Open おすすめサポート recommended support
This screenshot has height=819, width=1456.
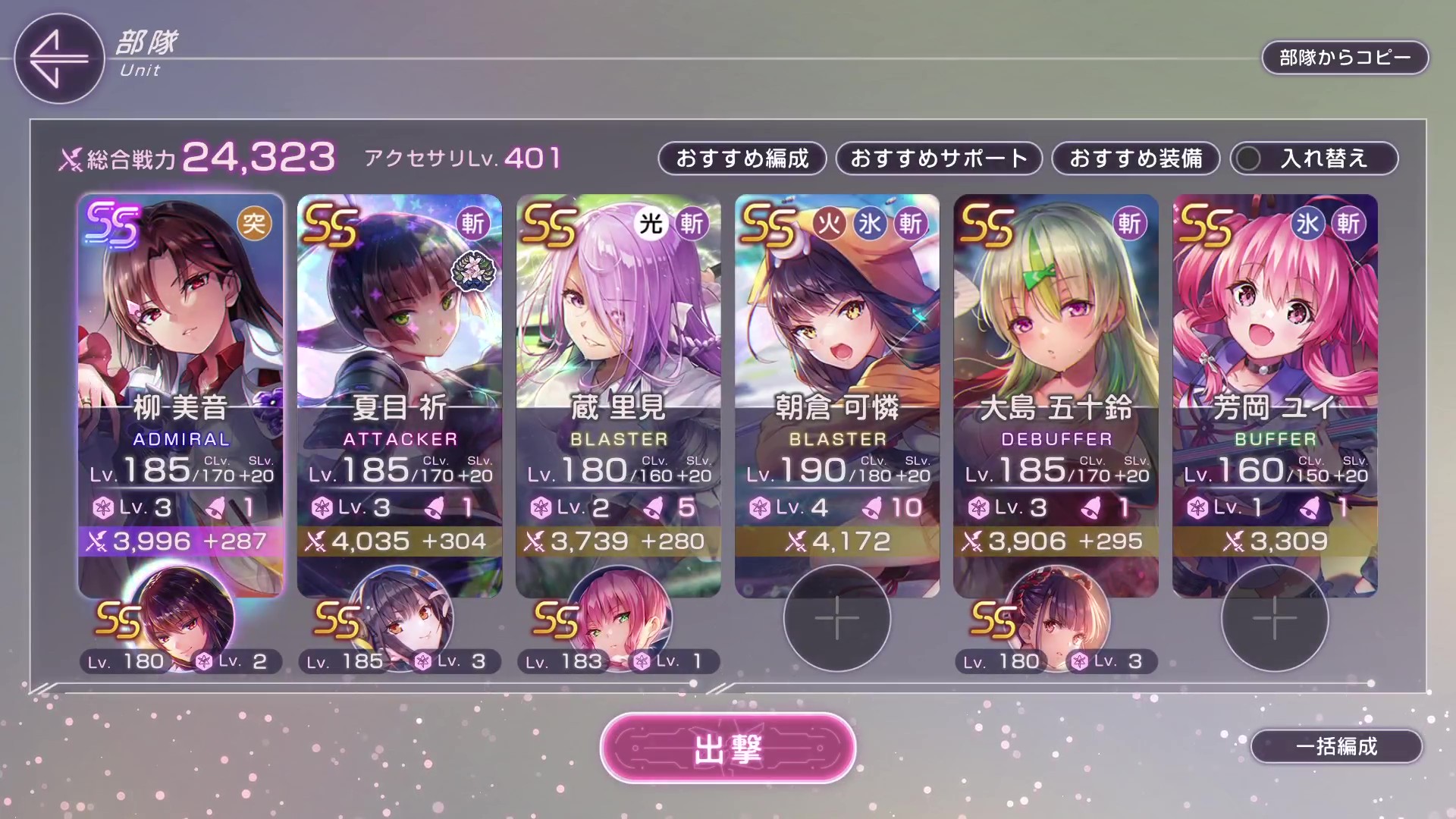(939, 158)
